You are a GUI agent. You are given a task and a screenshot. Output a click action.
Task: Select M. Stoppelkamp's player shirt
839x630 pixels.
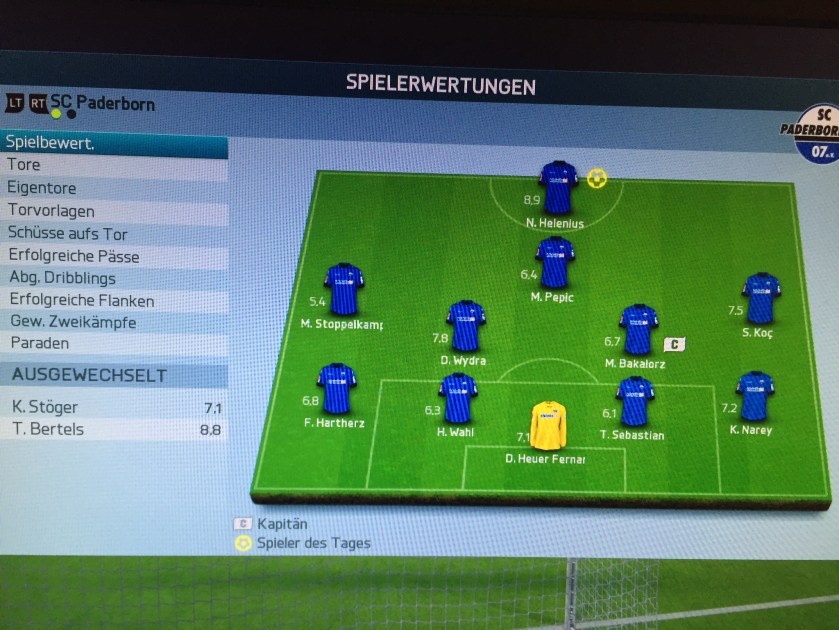click(x=343, y=290)
